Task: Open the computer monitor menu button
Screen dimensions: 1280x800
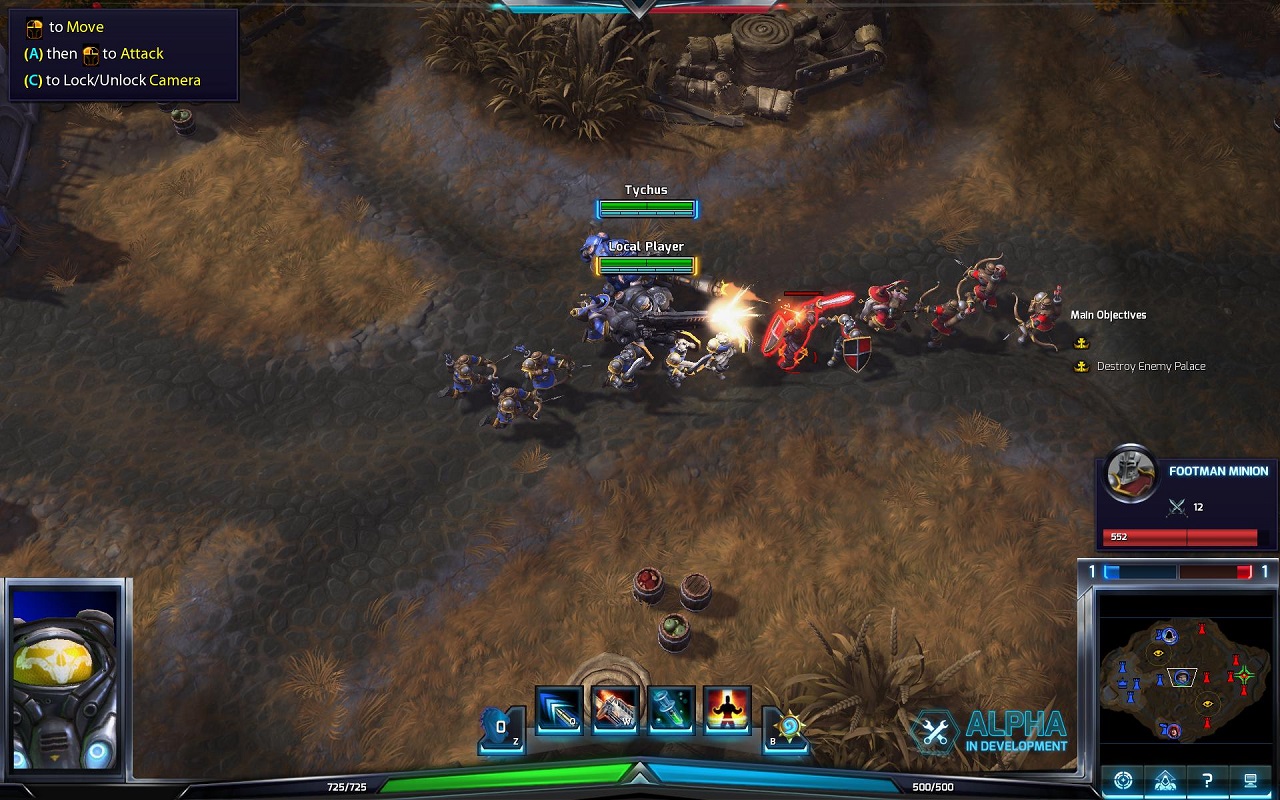Action: (x=1249, y=780)
